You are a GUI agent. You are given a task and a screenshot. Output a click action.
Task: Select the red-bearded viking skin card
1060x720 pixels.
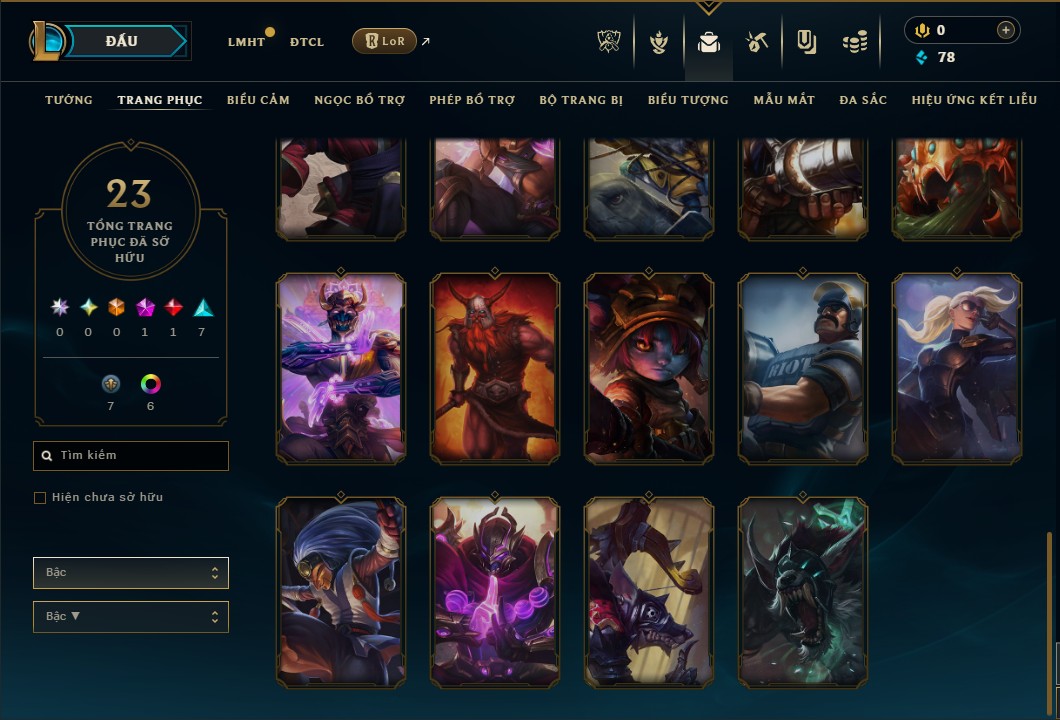click(495, 368)
